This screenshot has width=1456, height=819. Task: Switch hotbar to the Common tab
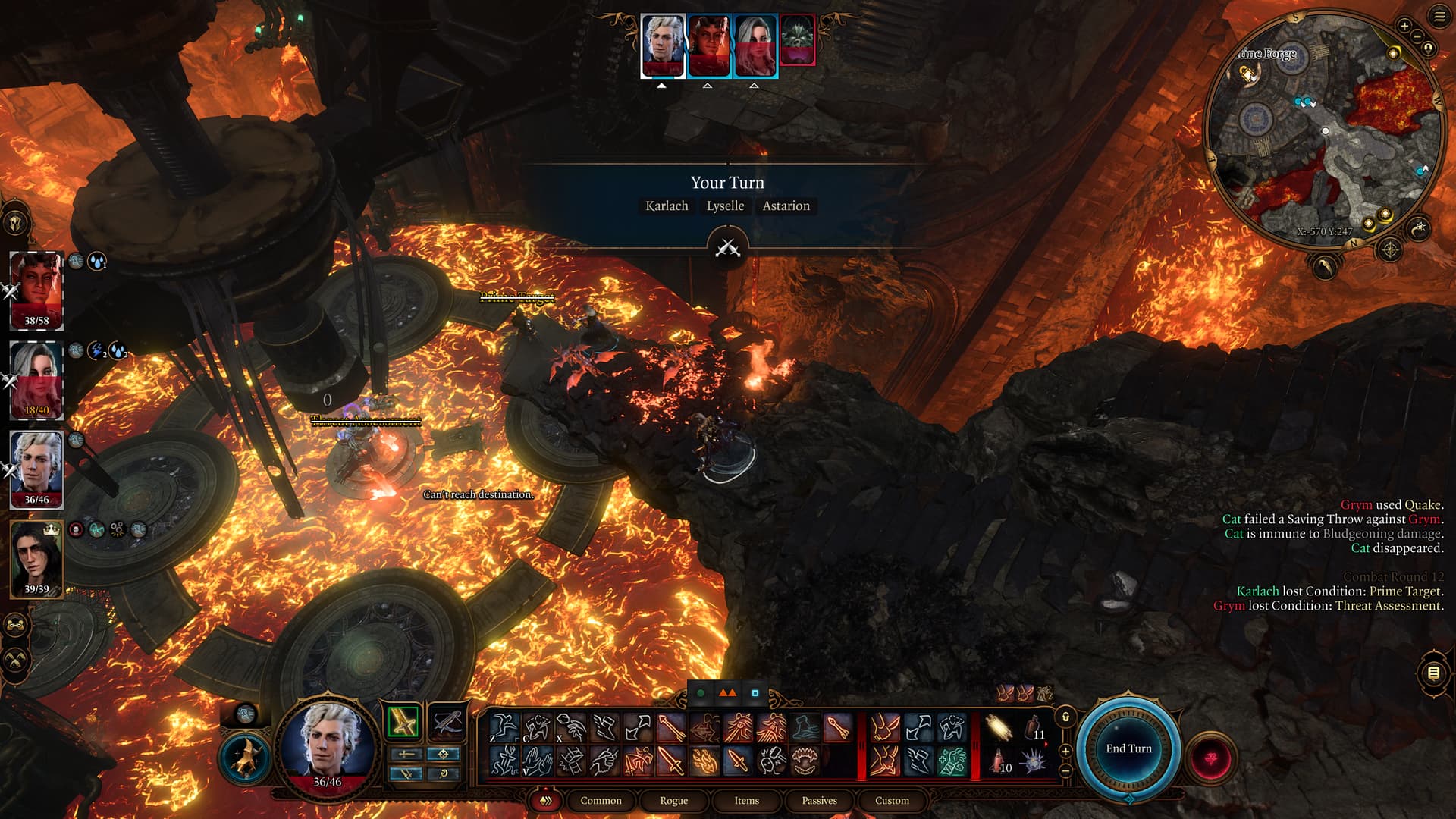tap(601, 800)
